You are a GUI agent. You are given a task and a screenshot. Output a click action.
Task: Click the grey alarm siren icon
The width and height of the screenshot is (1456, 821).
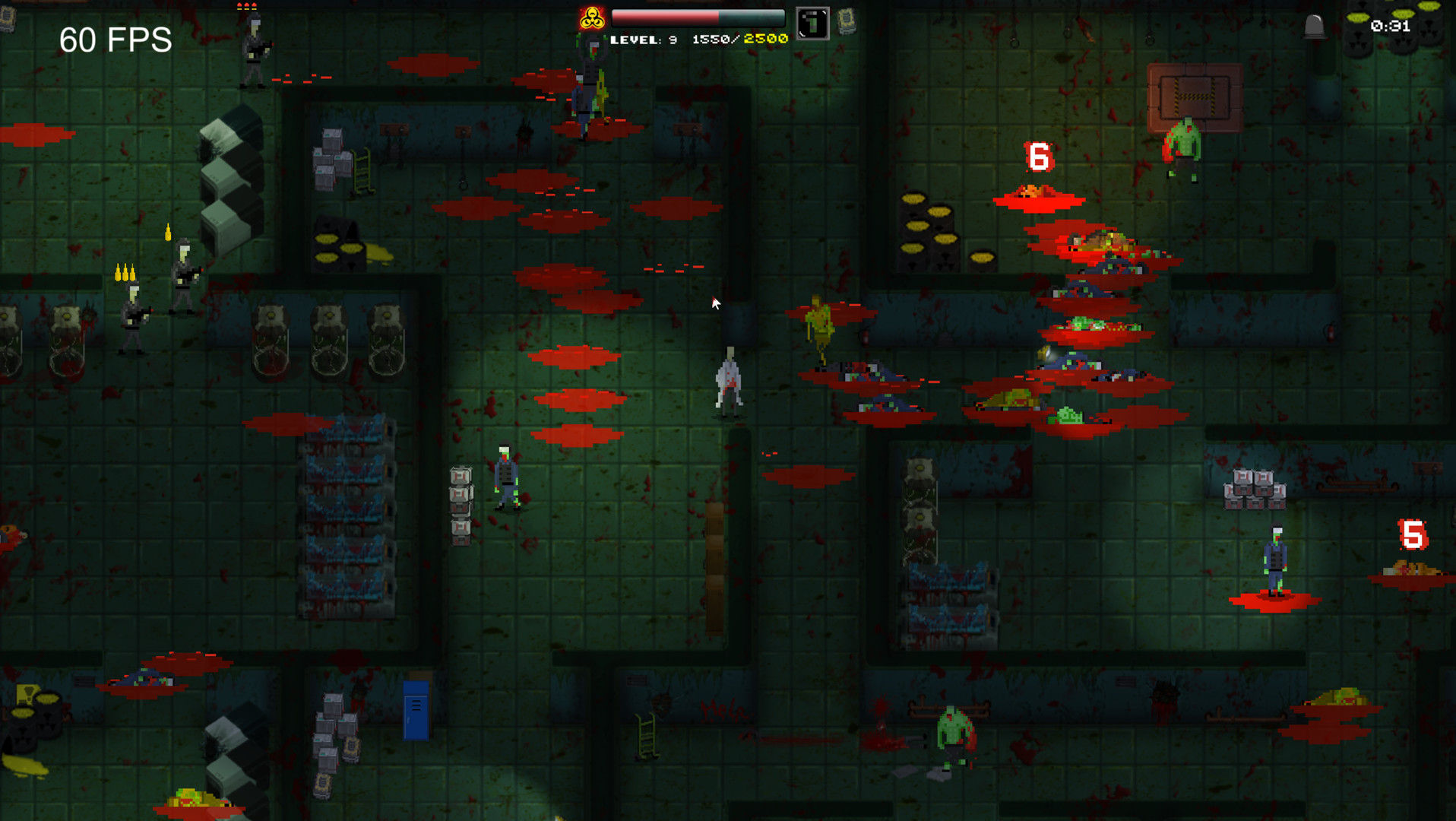pyautogui.click(x=1315, y=27)
